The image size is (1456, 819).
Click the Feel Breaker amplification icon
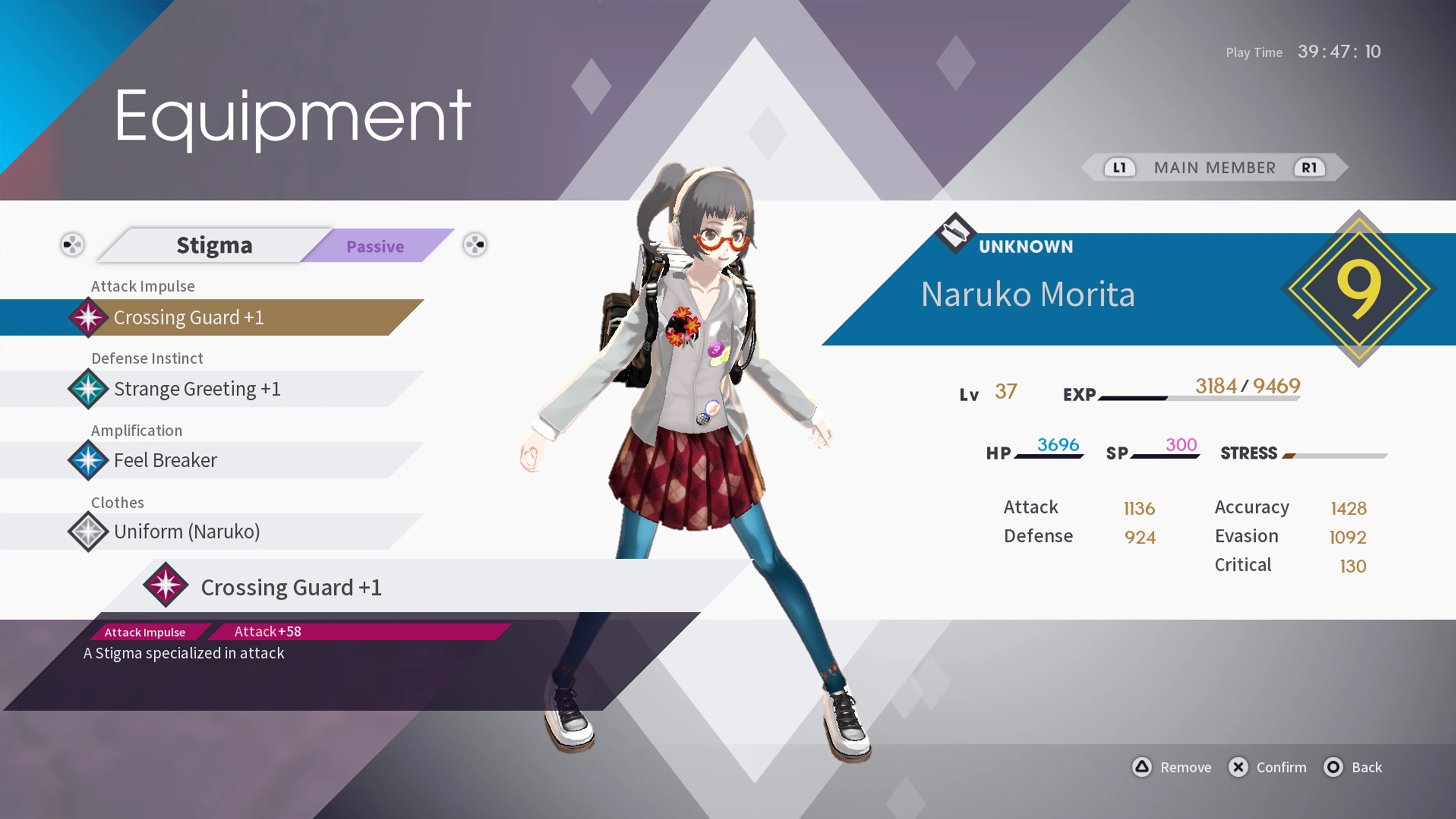89,460
